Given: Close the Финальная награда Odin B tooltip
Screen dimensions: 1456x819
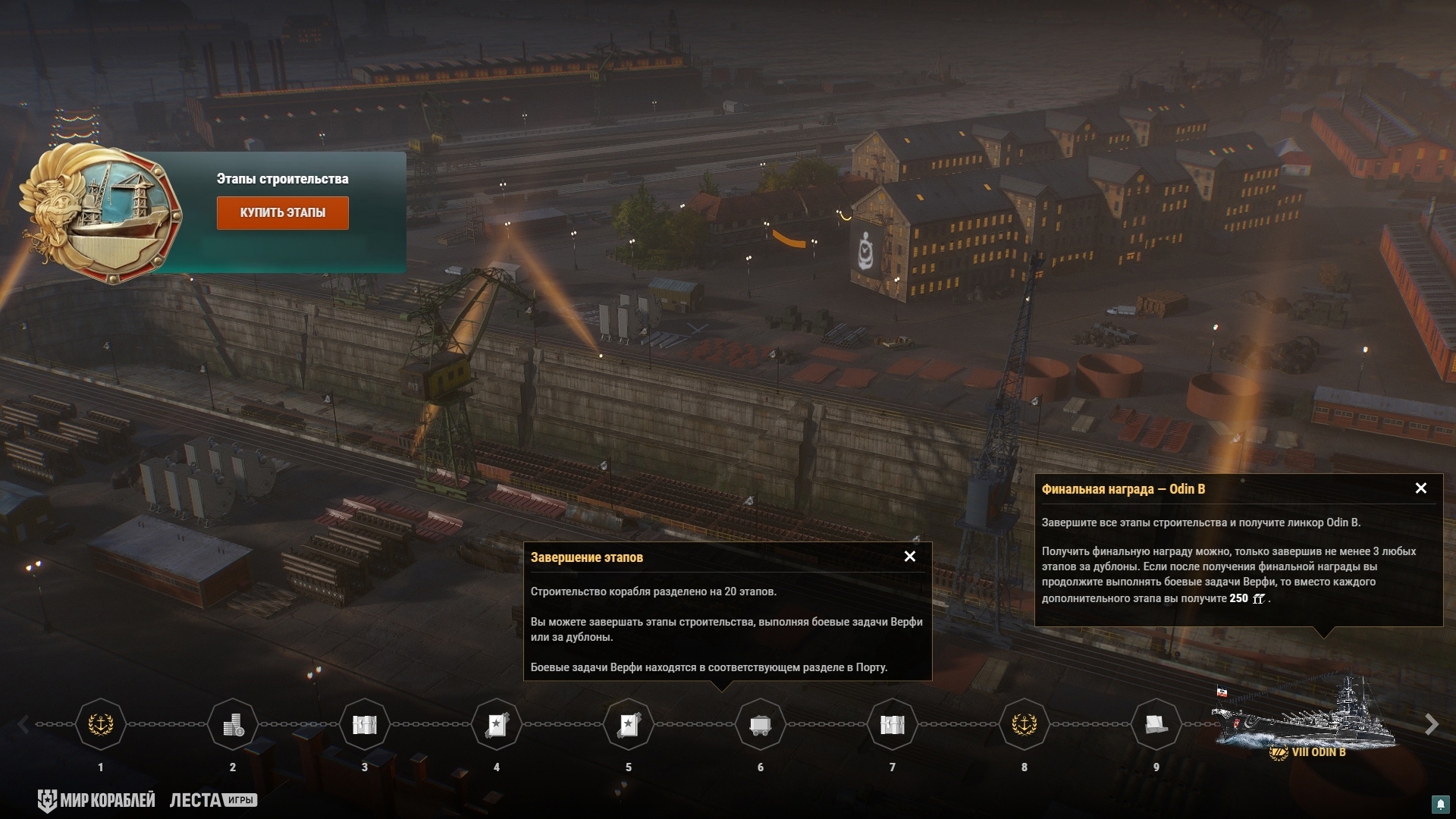Looking at the screenshot, I should pos(1421,488).
